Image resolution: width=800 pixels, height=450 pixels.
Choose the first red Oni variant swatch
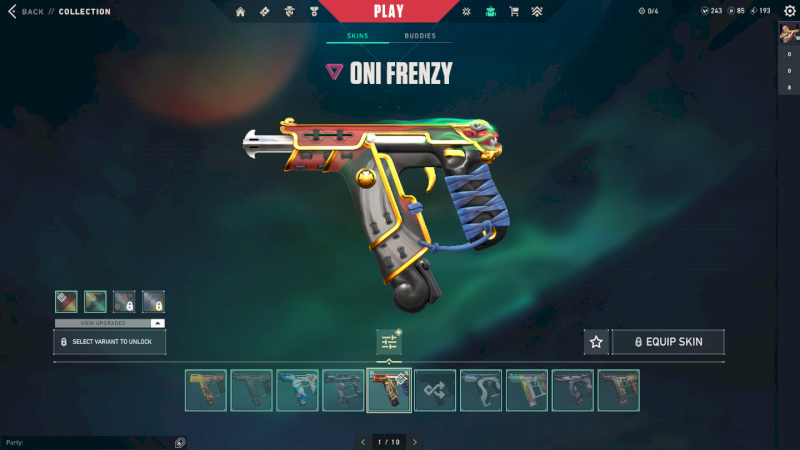click(x=66, y=301)
